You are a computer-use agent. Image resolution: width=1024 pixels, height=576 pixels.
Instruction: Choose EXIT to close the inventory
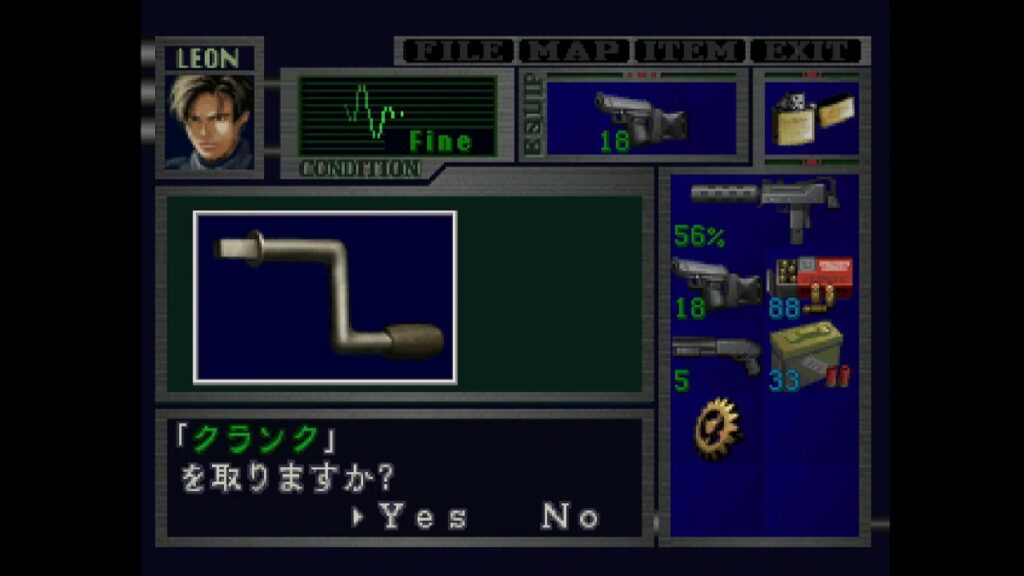(806, 51)
